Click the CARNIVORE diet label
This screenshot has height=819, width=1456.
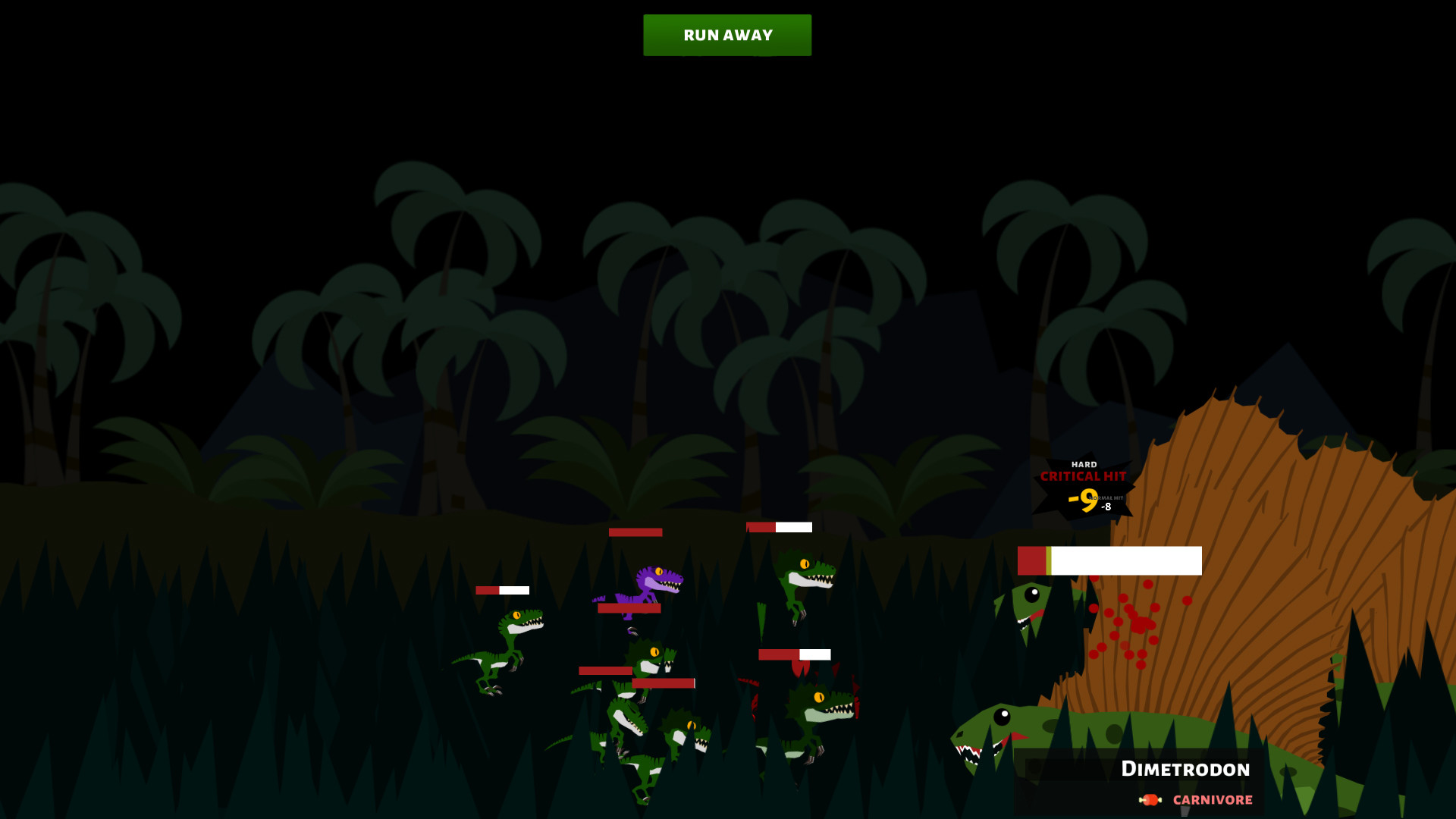[1212, 799]
